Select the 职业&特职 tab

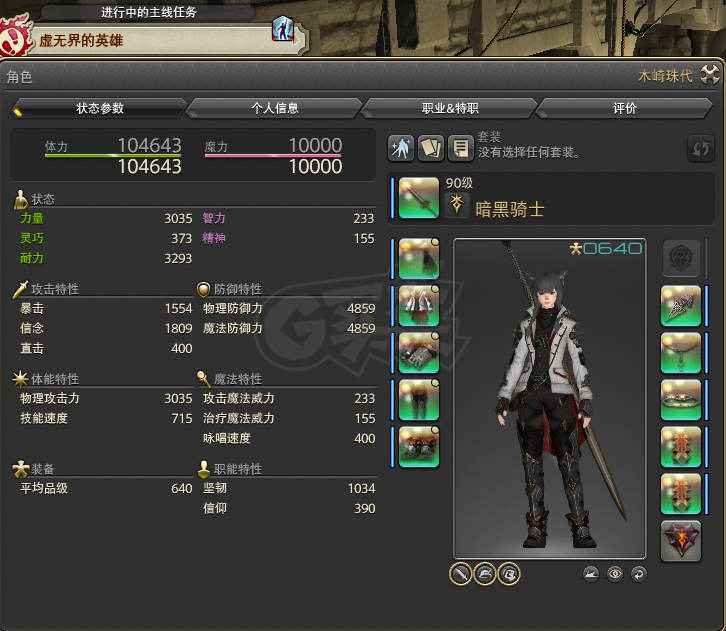450,108
